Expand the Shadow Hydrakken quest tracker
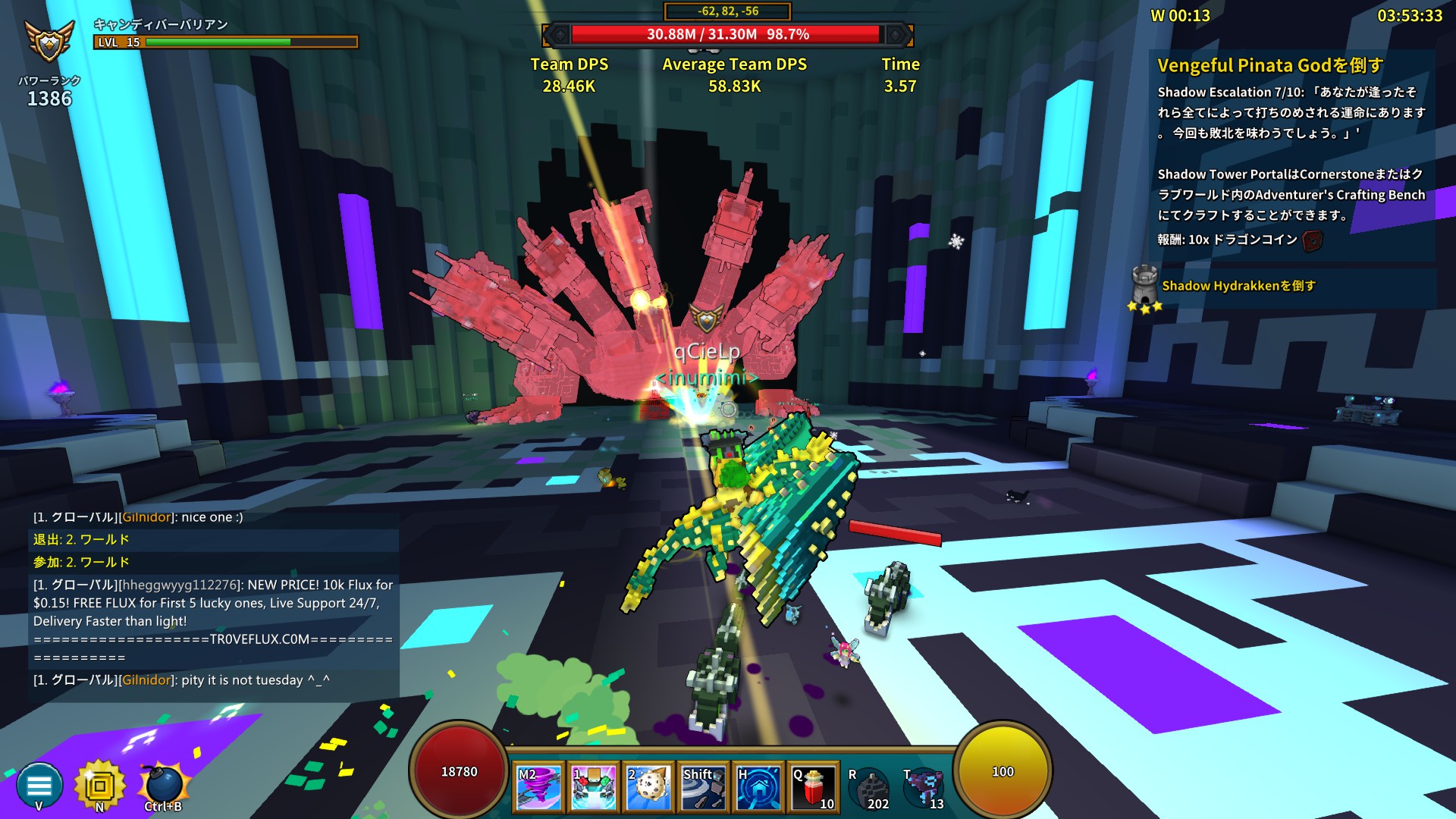Image resolution: width=1456 pixels, height=819 pixels. click(1241, 287)
